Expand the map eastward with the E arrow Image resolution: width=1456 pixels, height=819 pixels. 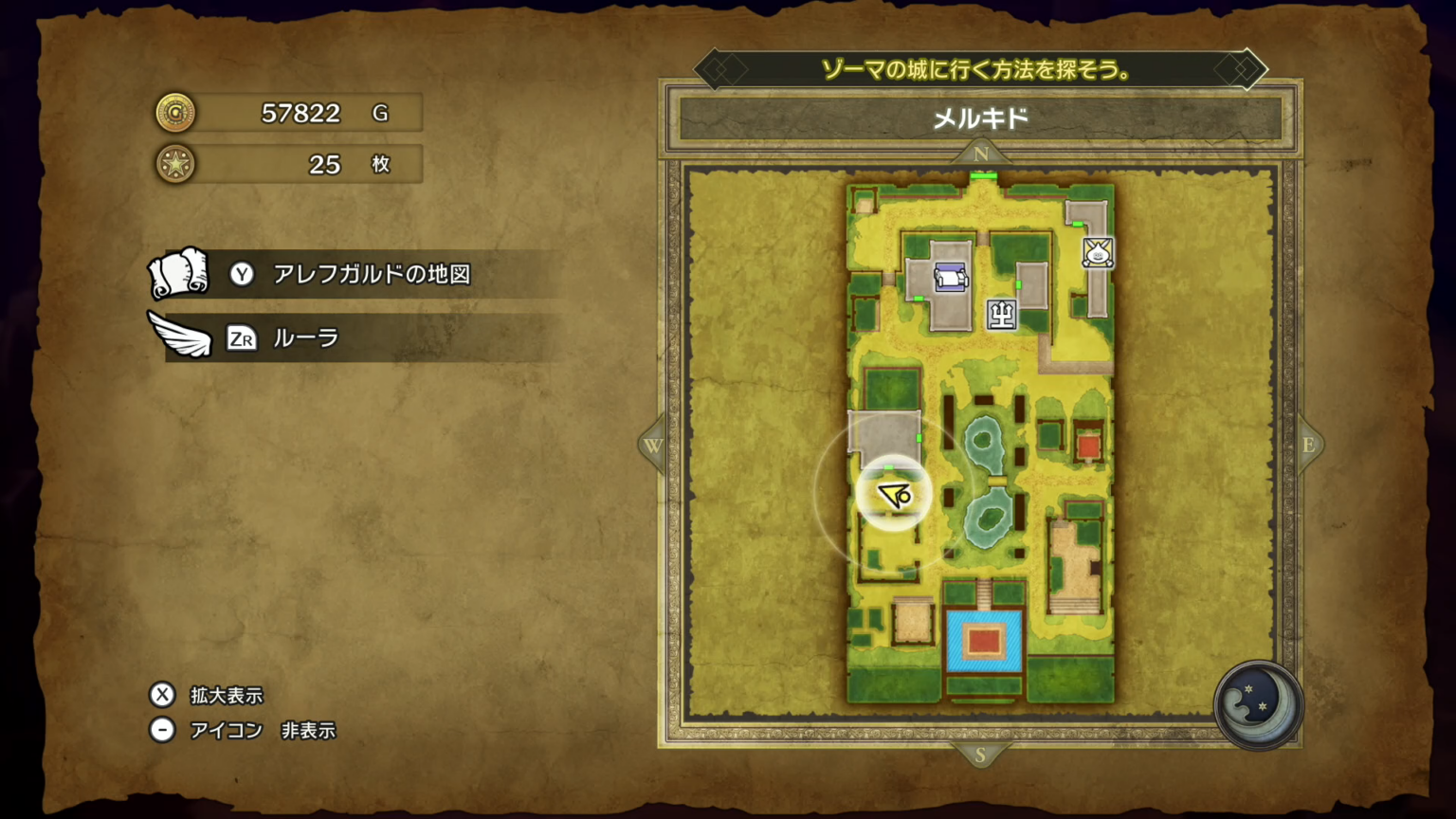1309,446
